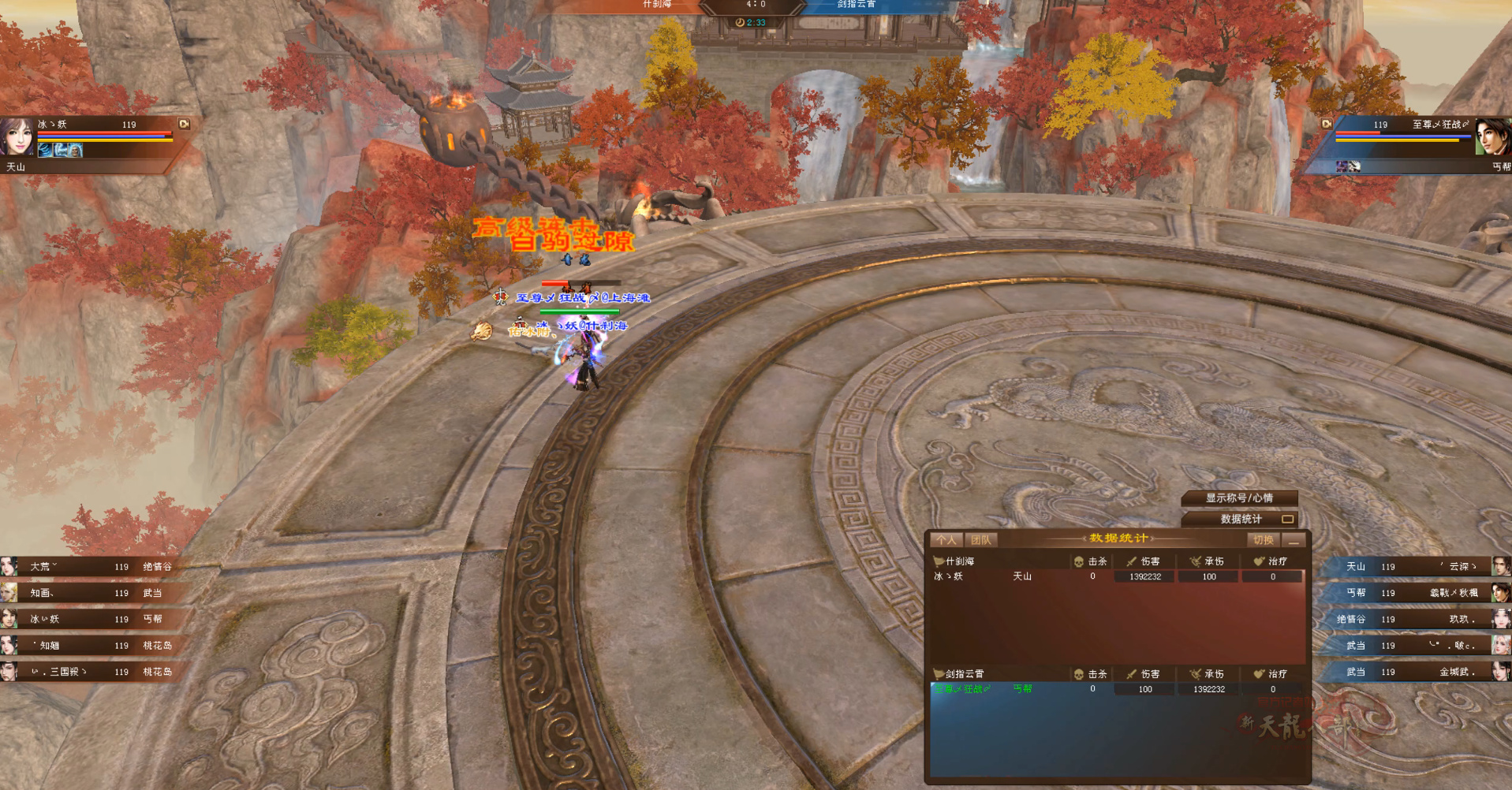Switch to the 个人 stats tab
This screenshot has height=790, width=1512.
946,540
